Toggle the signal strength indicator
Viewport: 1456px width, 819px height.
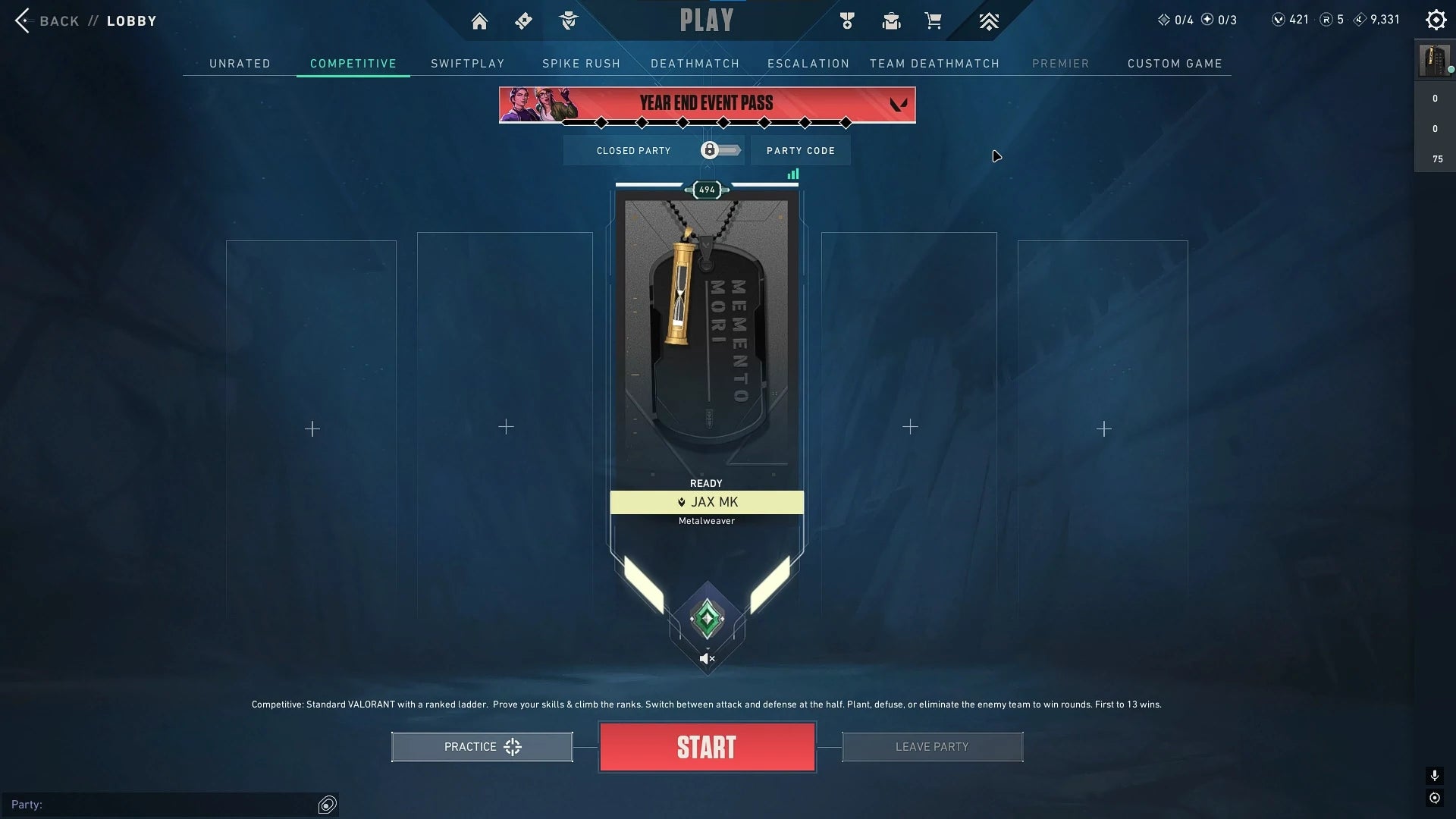[x=793, y=174]
